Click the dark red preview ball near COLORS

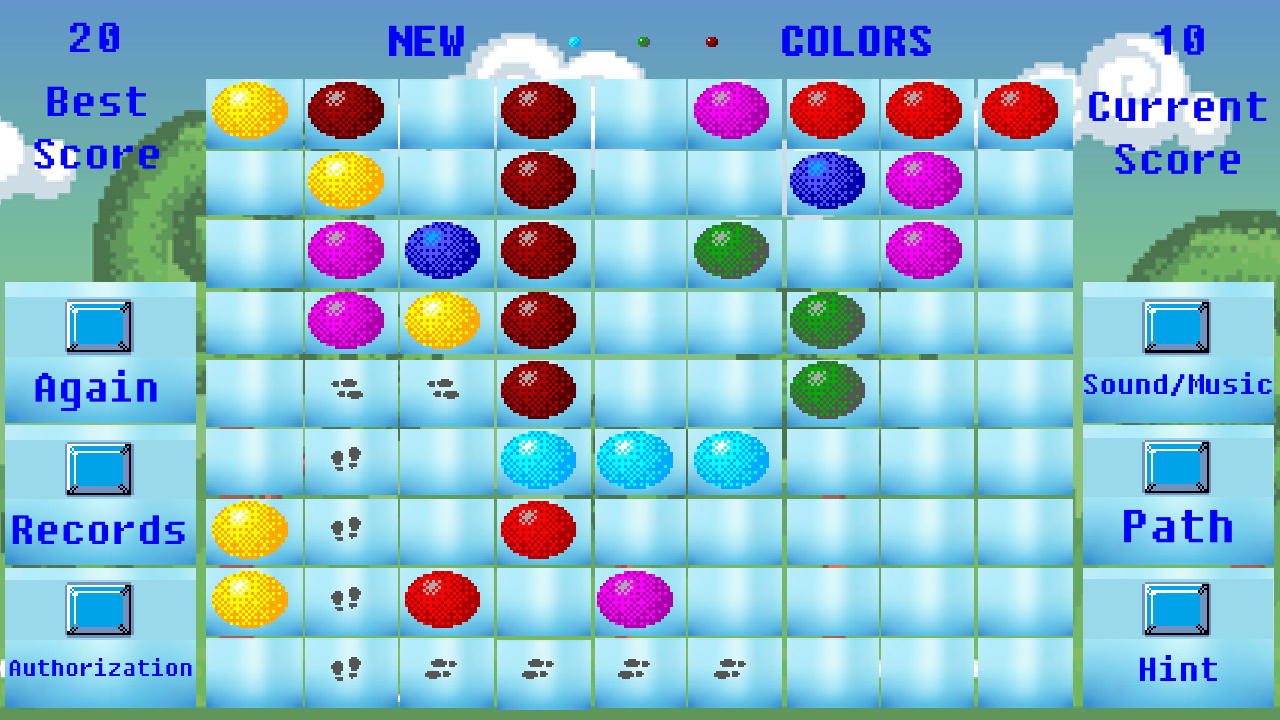[x=712, y=42]
